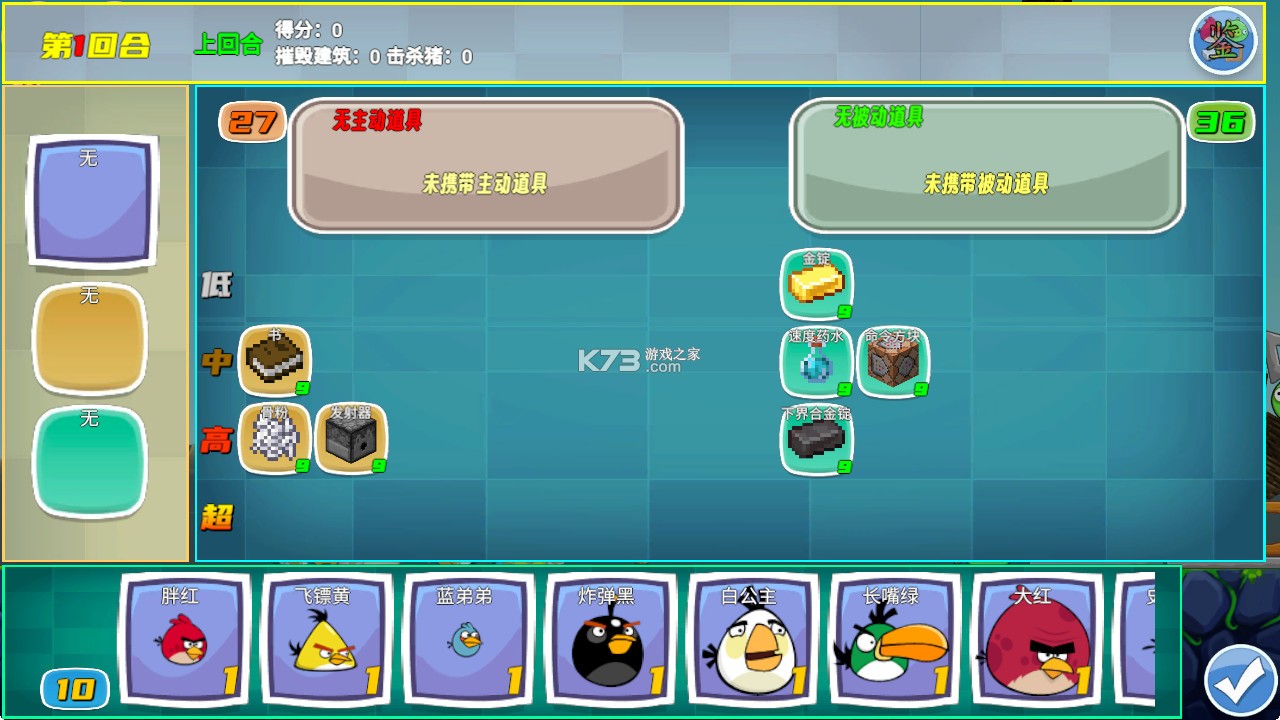This screenshot has height=720, width=1280.
Task: Open the appraisal icon at top right
Action: click(1222, 40)
